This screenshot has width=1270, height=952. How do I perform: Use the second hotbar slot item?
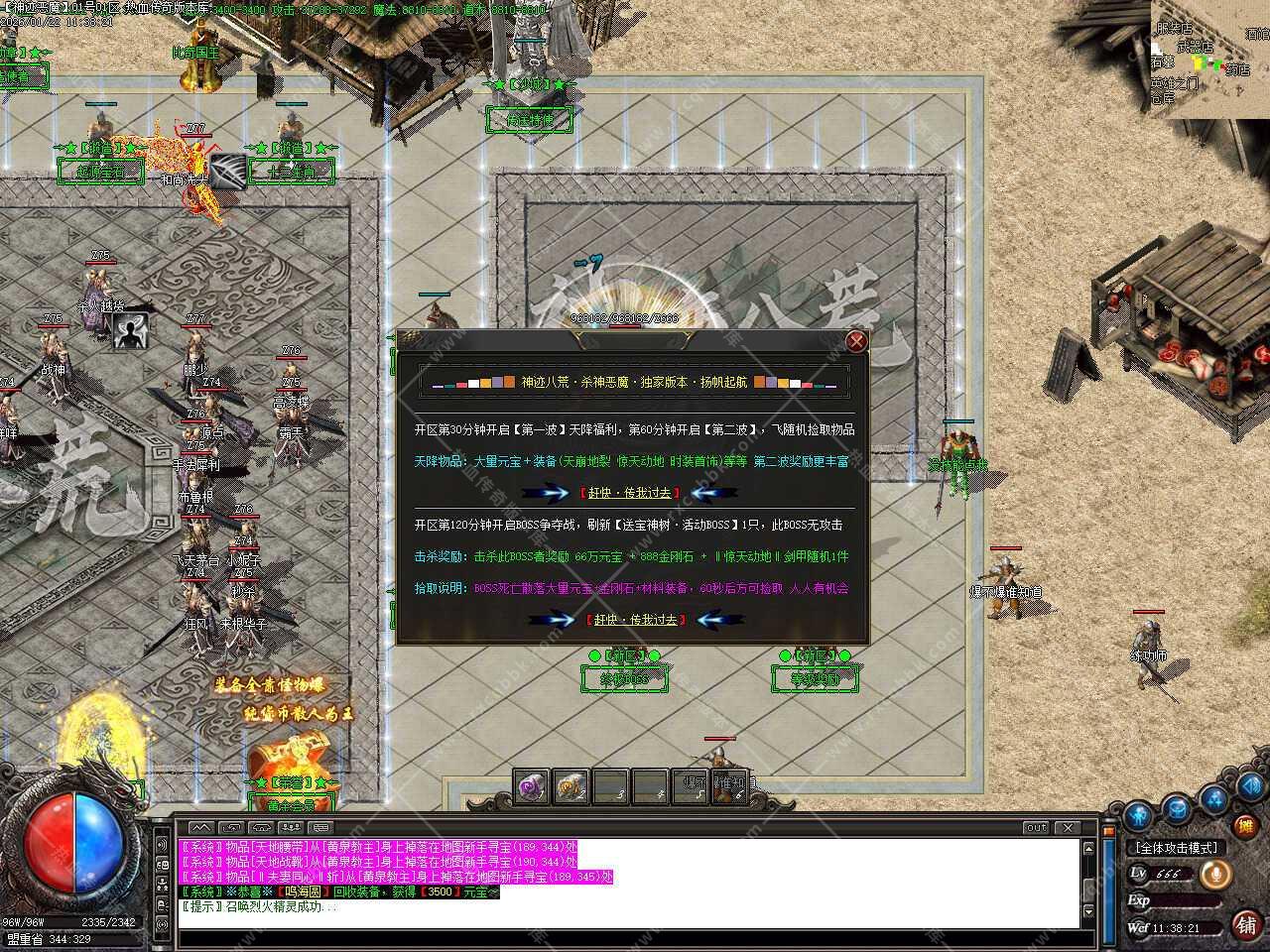tap(571, 786)
